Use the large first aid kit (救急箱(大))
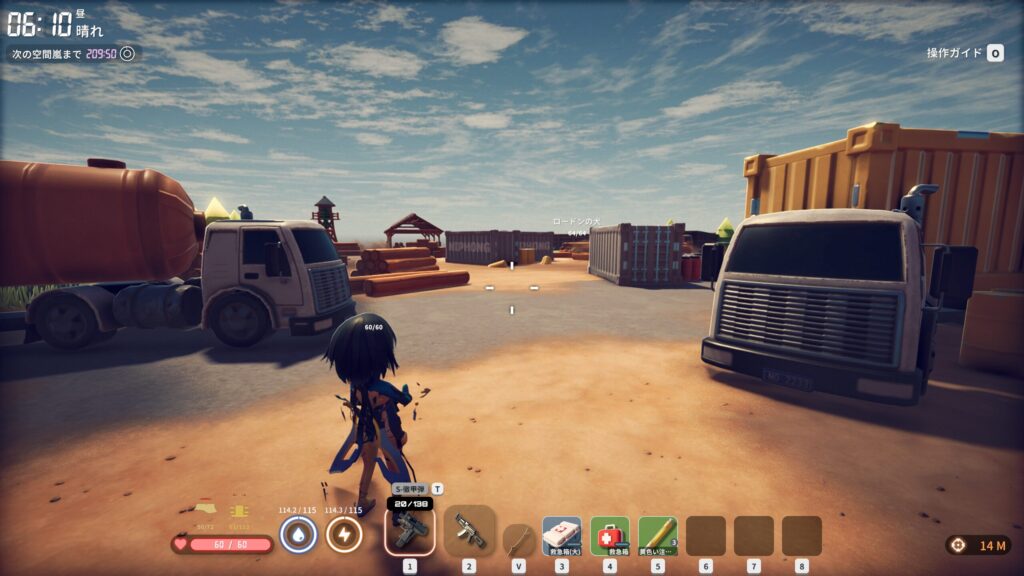The height and width of the screenshot is (576, 1024). 561,536
